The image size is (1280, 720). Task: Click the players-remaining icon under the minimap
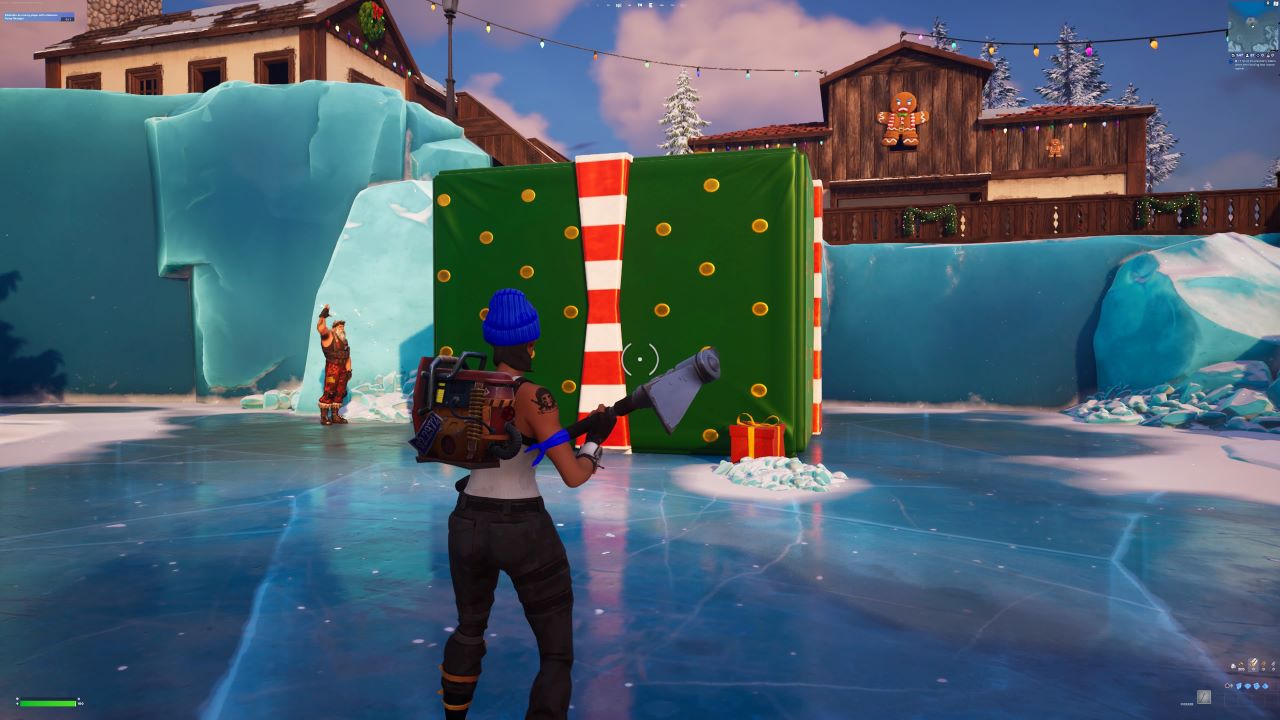[x=1248, y=55]
